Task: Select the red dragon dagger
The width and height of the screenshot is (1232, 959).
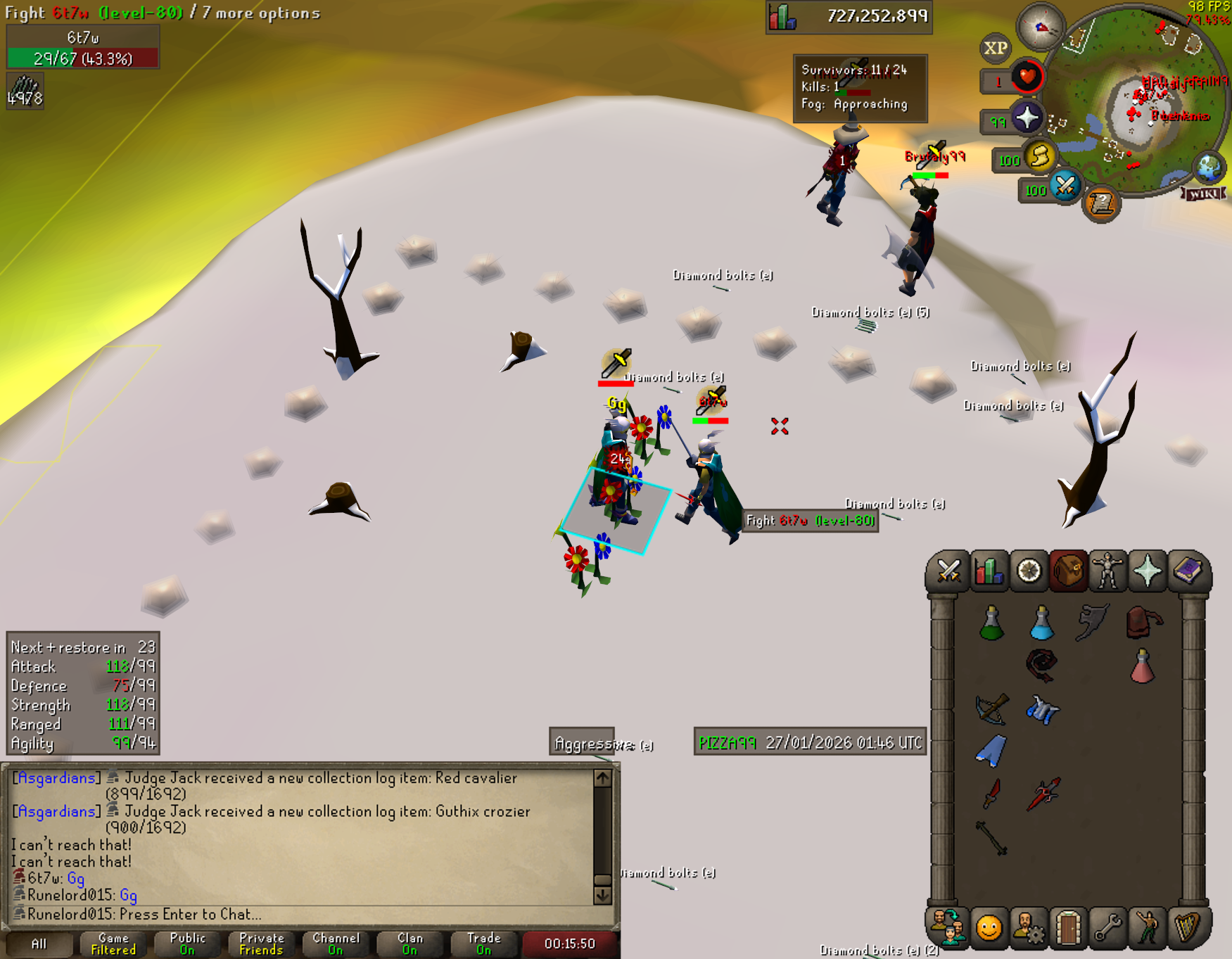Action: tap(992, 793)
